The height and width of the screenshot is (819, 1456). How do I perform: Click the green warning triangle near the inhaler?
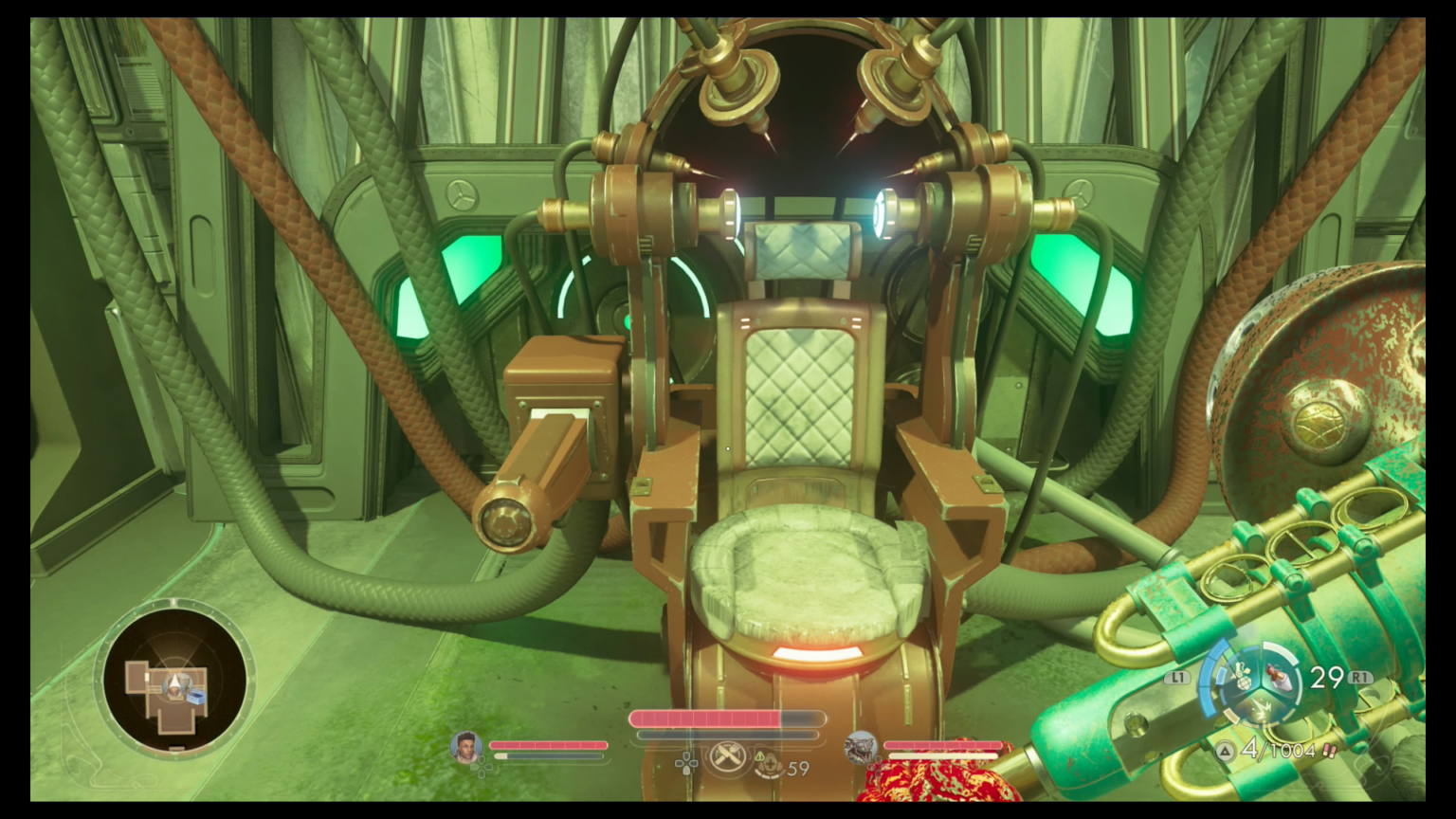(759, 756)
